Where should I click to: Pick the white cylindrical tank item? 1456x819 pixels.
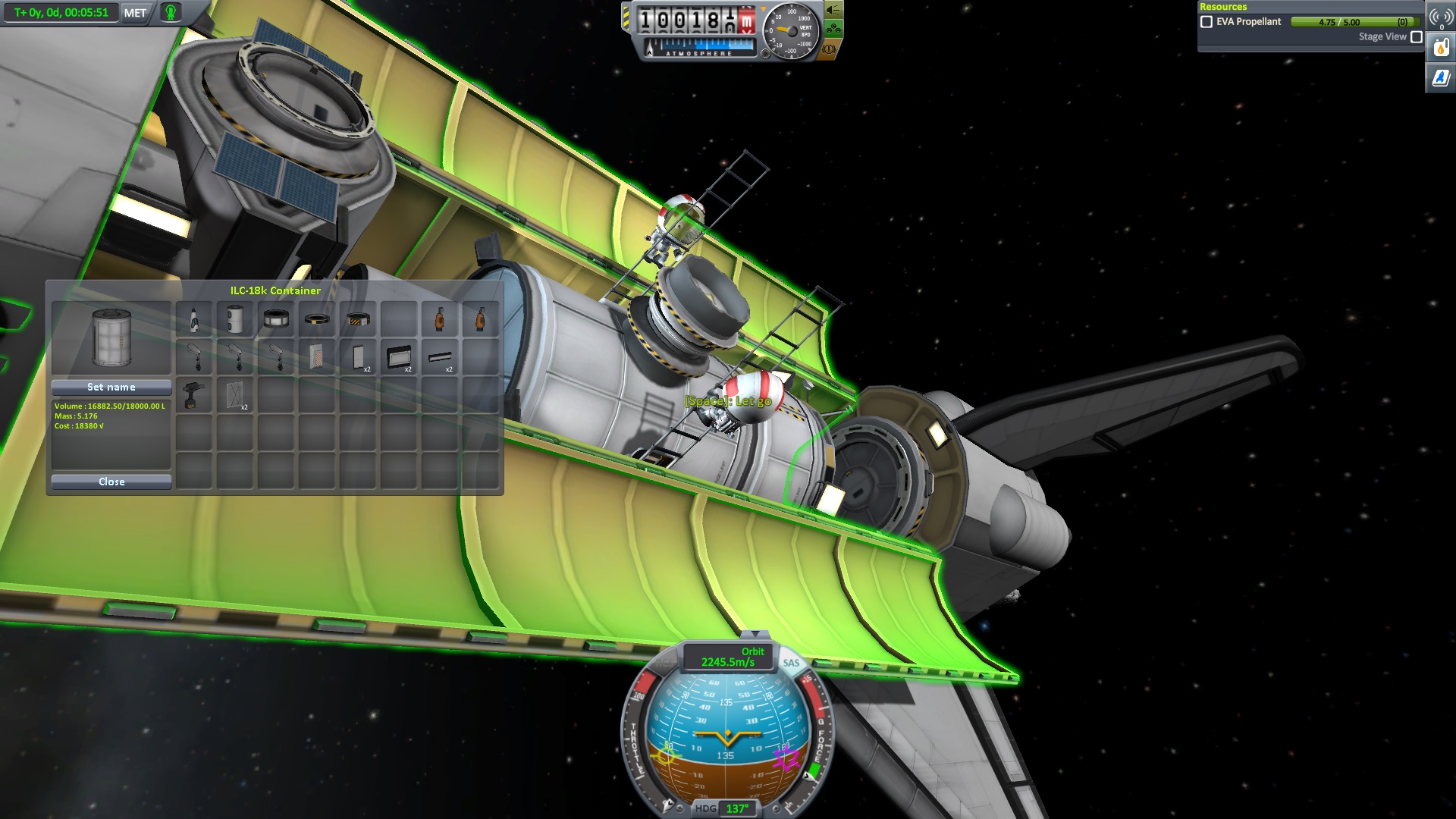click(x=235, y=320)
